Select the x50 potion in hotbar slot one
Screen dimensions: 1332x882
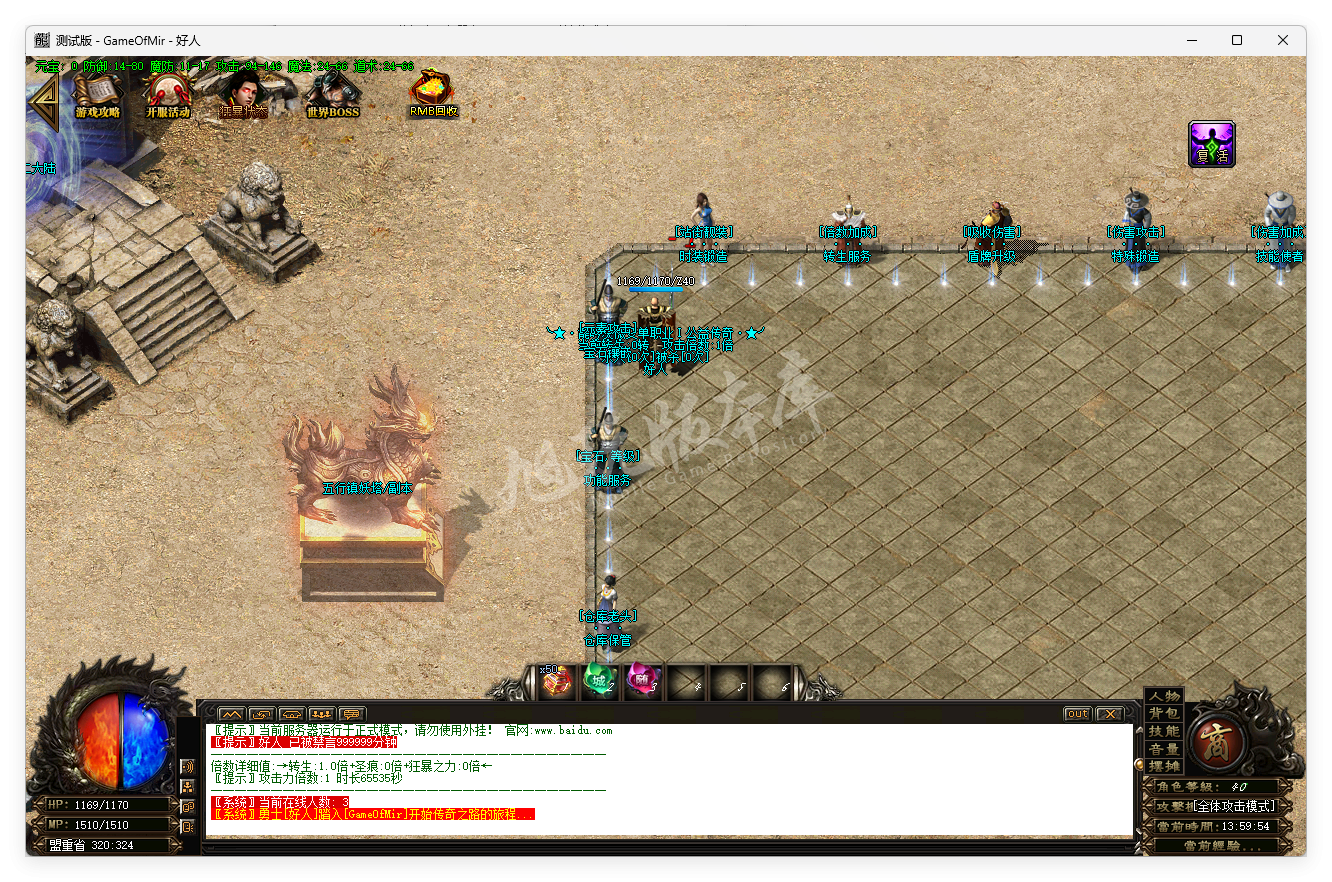coord(556,682)
